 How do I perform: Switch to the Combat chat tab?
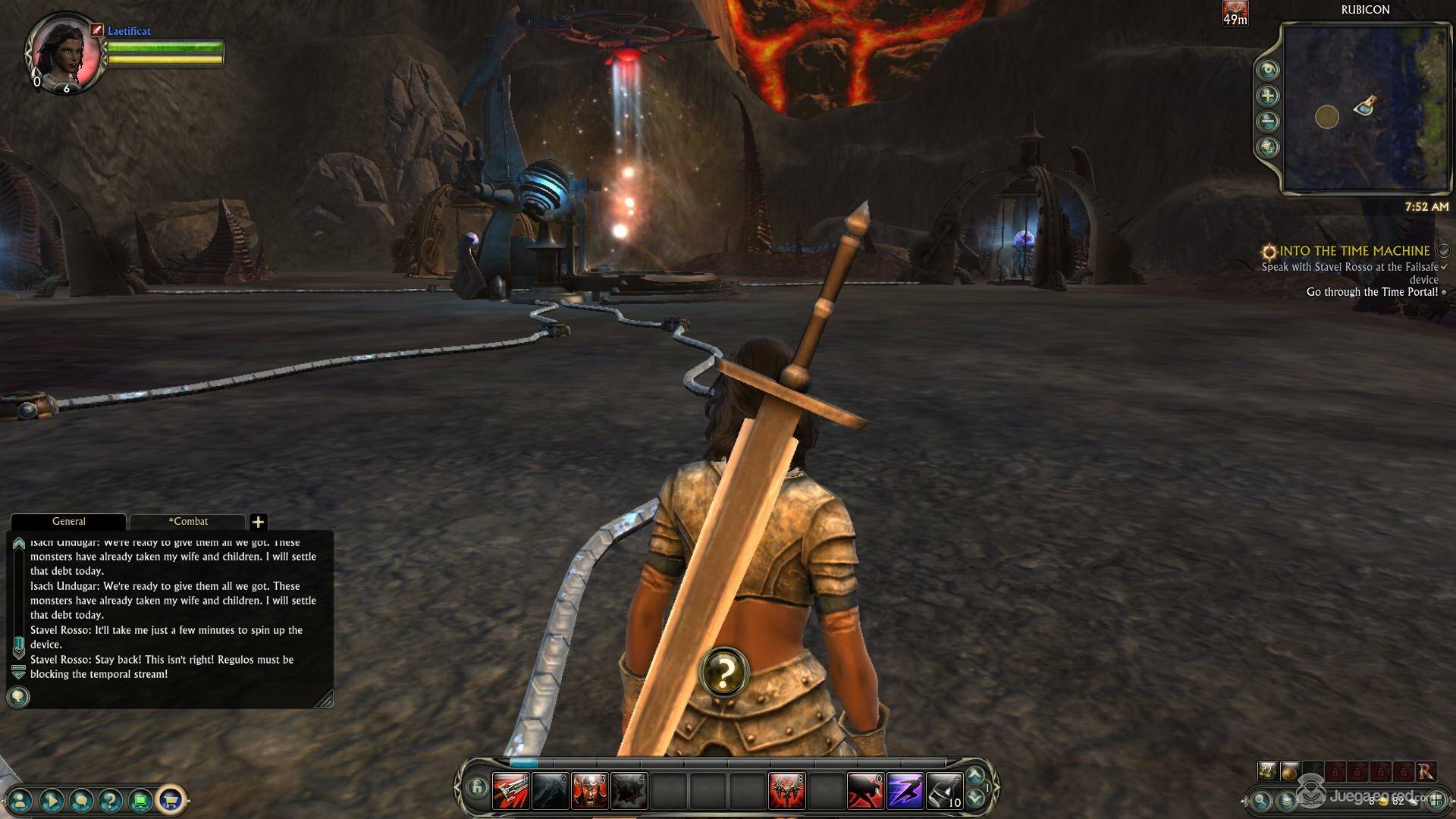click(x=187, y=522)
